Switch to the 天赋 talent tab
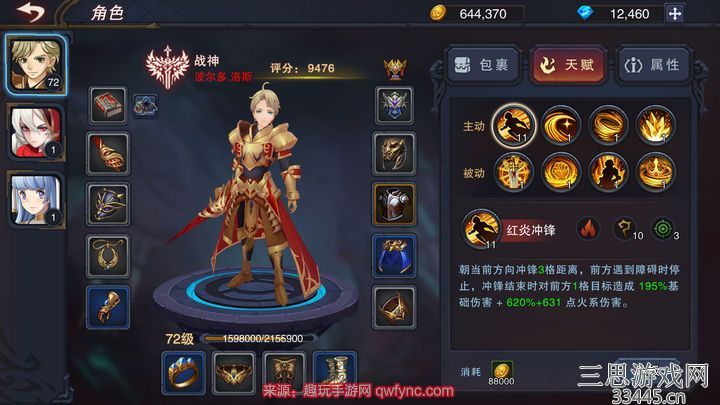Viewport: 720px width, 405px height. click(x=567, y=65)
